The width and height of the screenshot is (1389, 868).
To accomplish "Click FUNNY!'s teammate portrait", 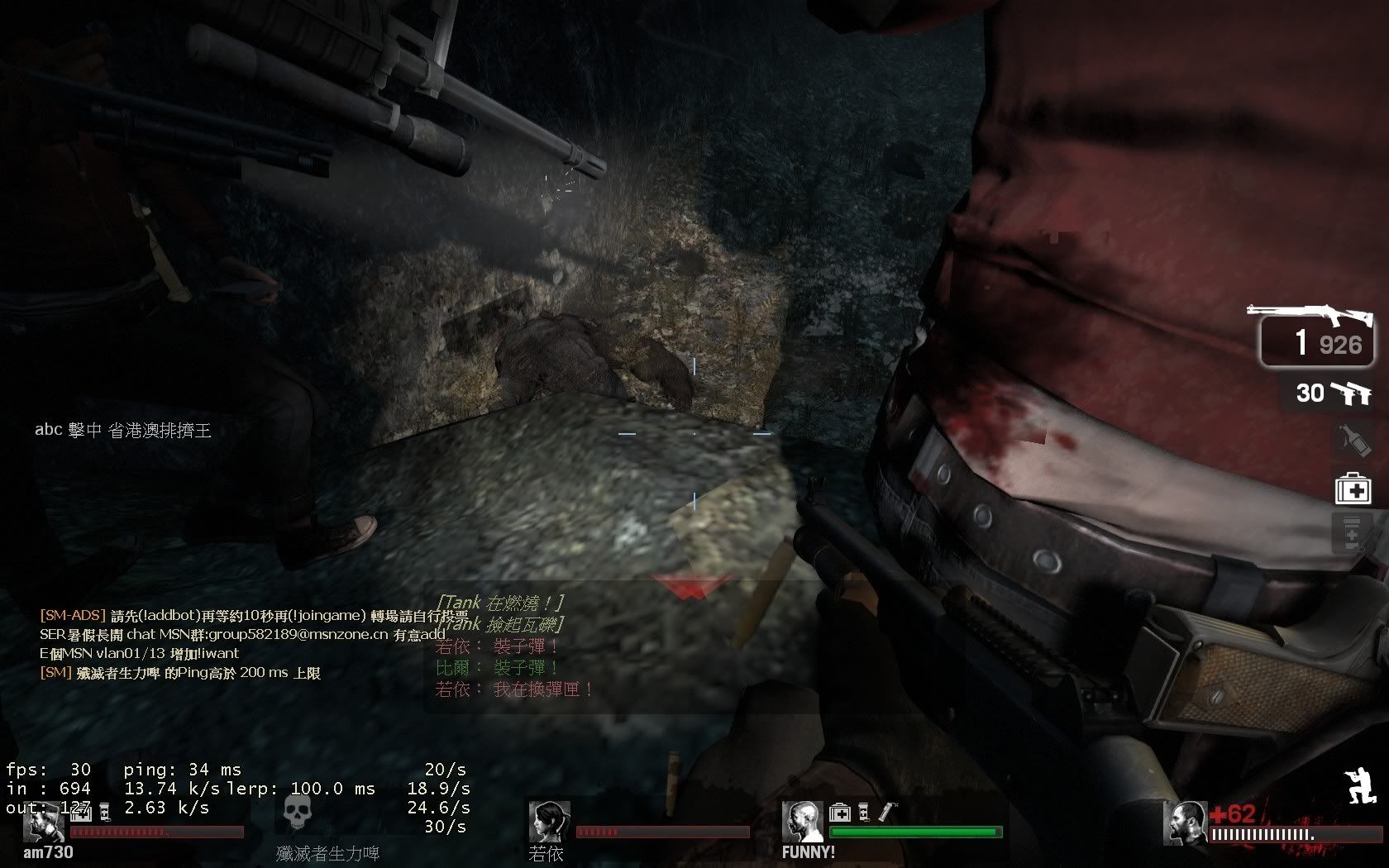I will tap(802, 822).
